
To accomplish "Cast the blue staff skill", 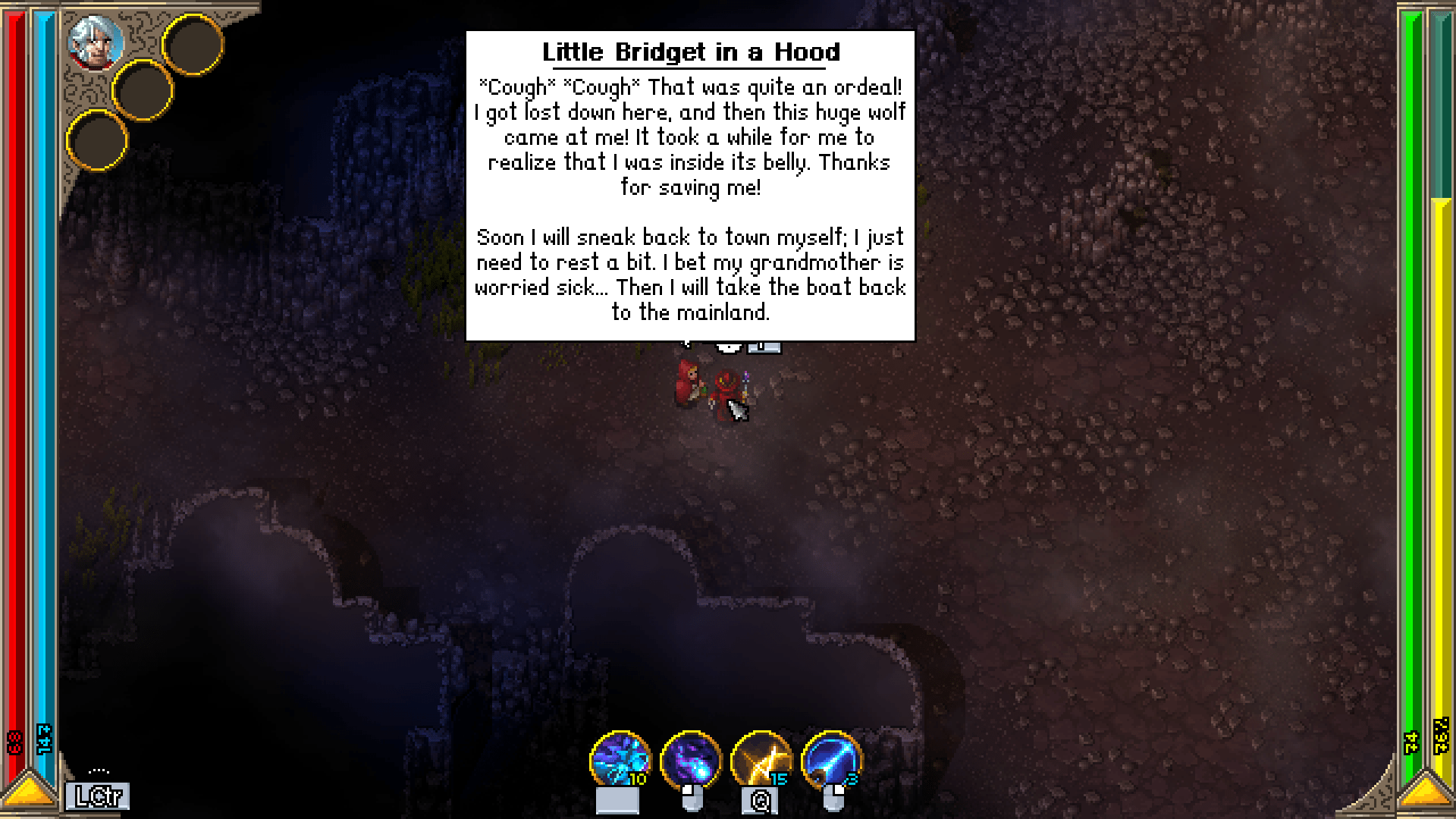I will pyautogui.click(x=831, y=759).
